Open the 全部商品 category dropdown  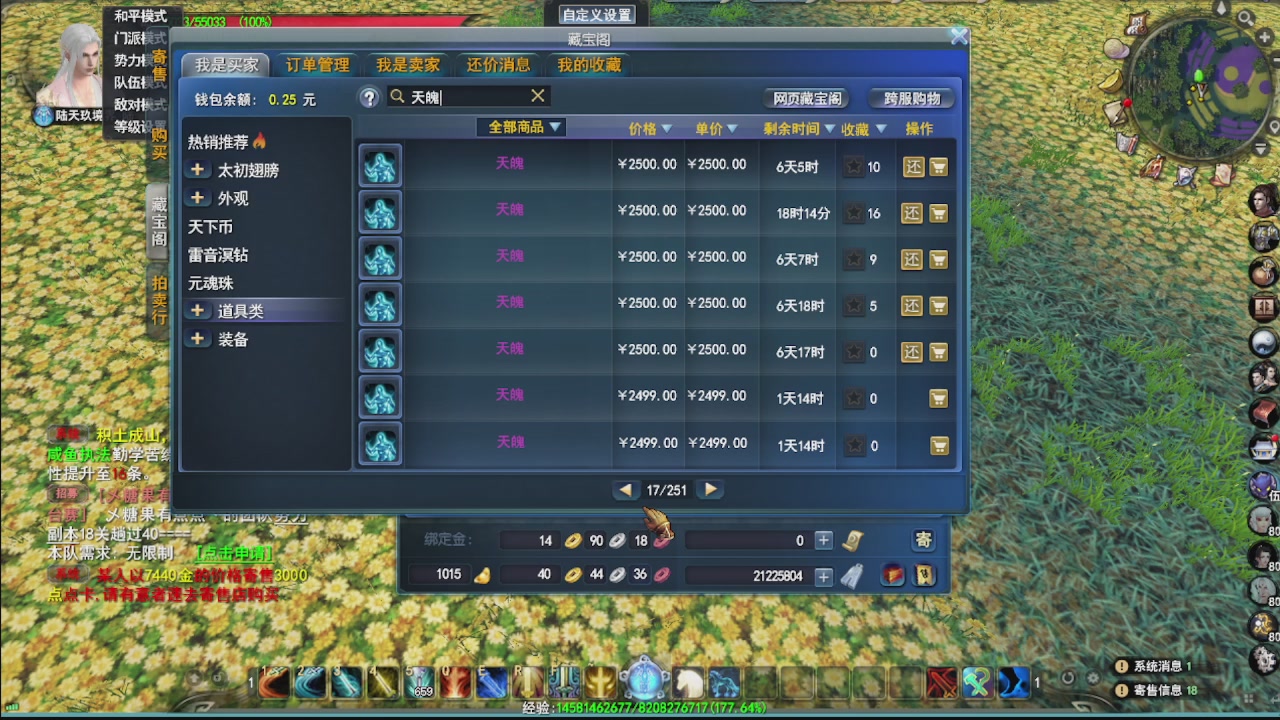point(520,128)
